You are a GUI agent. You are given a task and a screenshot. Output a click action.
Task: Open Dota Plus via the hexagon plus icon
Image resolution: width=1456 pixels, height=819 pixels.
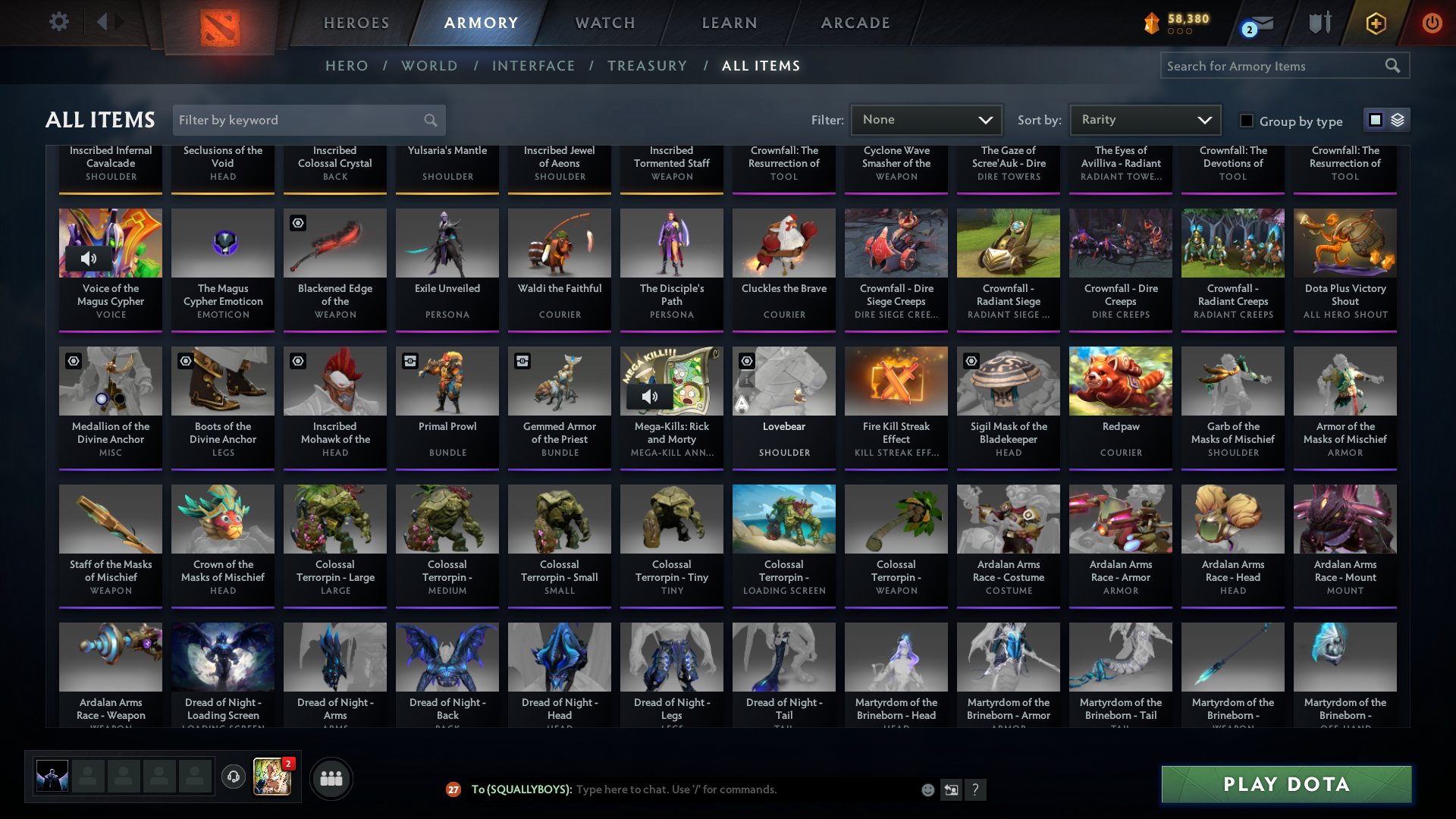pos(1376,23)
